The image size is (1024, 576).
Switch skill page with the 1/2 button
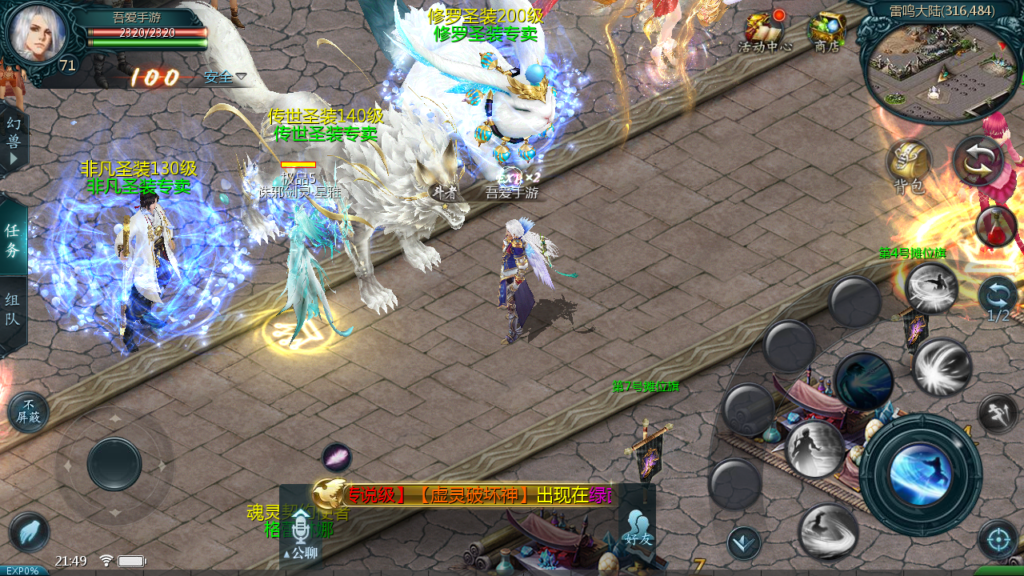(x=997, y=298)
